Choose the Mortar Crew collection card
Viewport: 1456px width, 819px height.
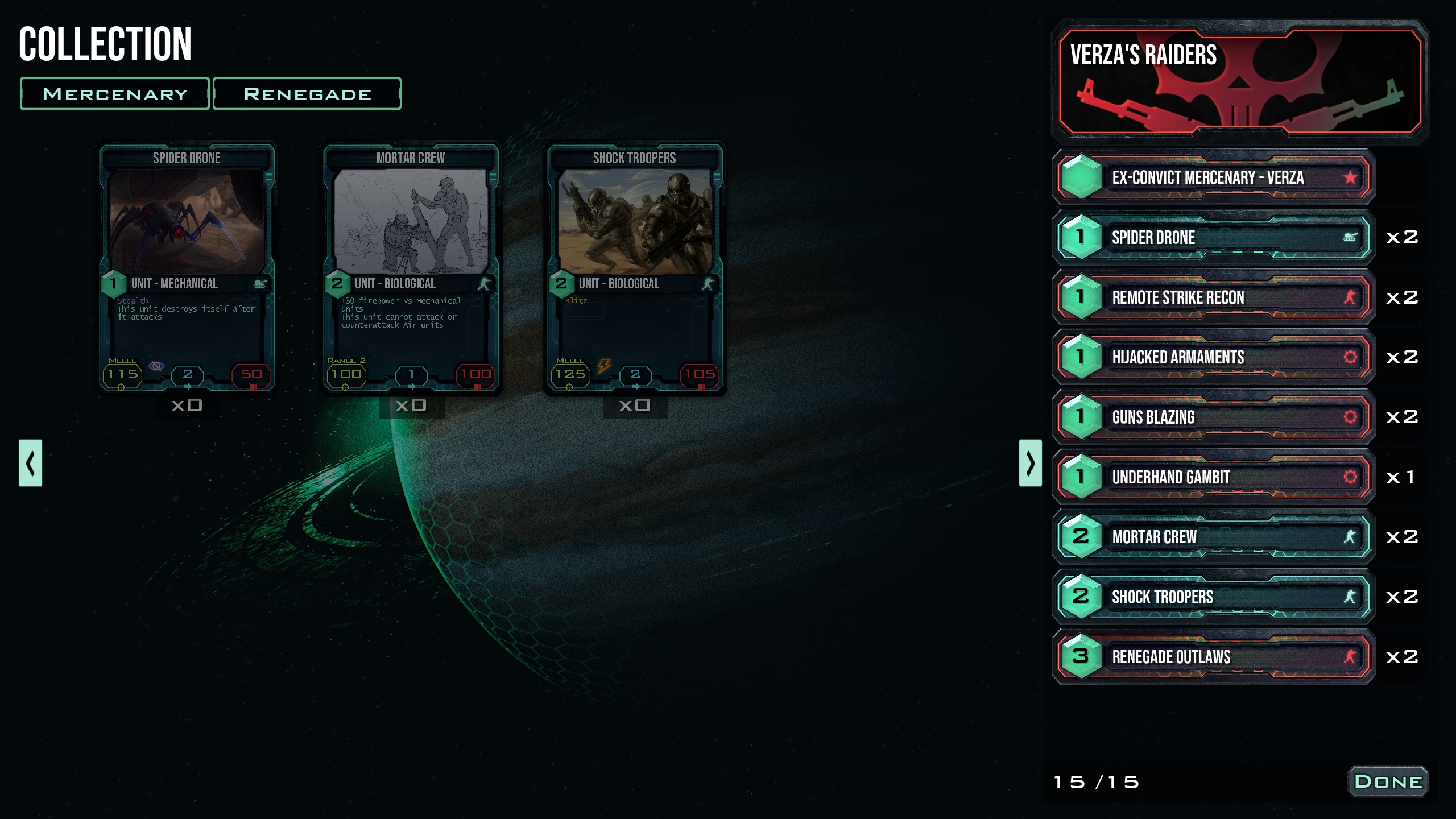pos(411,267)
